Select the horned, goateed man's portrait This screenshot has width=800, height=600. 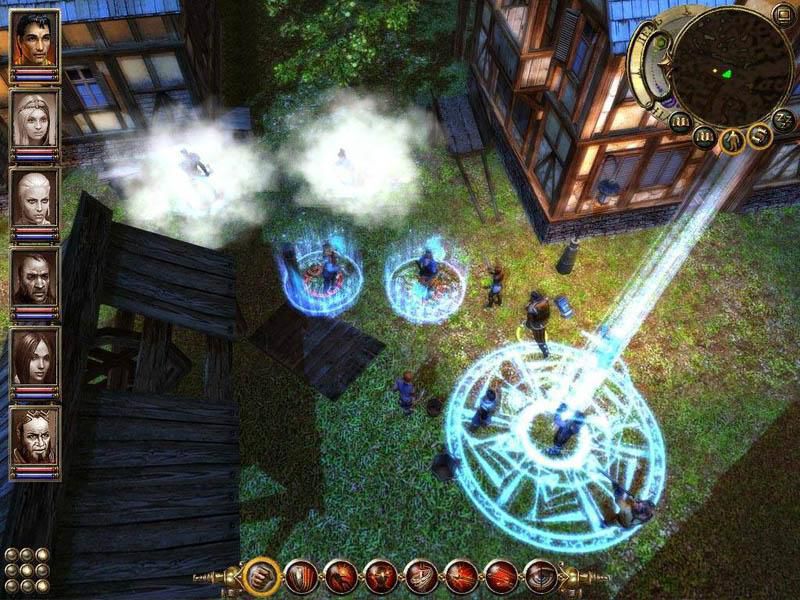(x=34, y=432)
